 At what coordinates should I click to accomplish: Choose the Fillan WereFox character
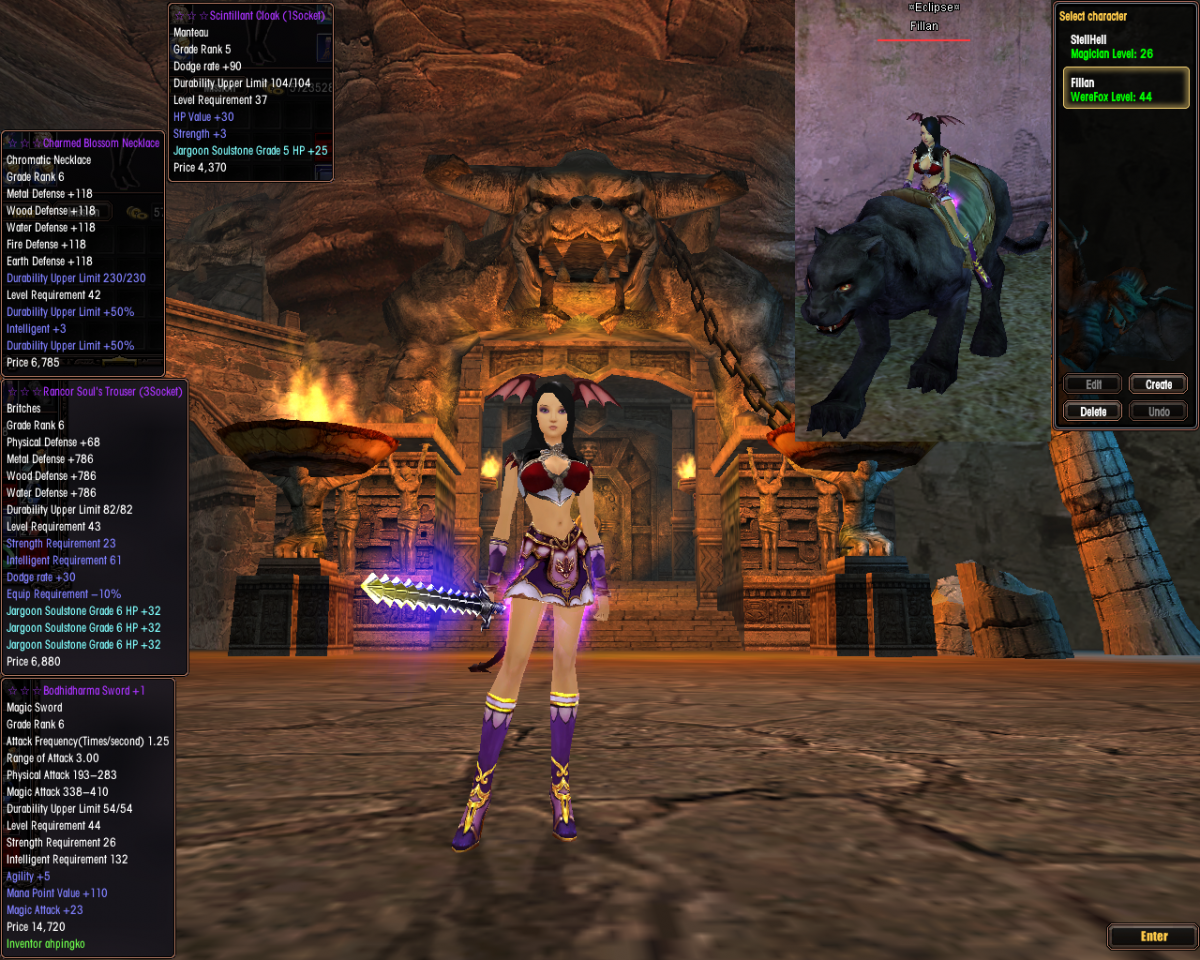coord(1124,89)
